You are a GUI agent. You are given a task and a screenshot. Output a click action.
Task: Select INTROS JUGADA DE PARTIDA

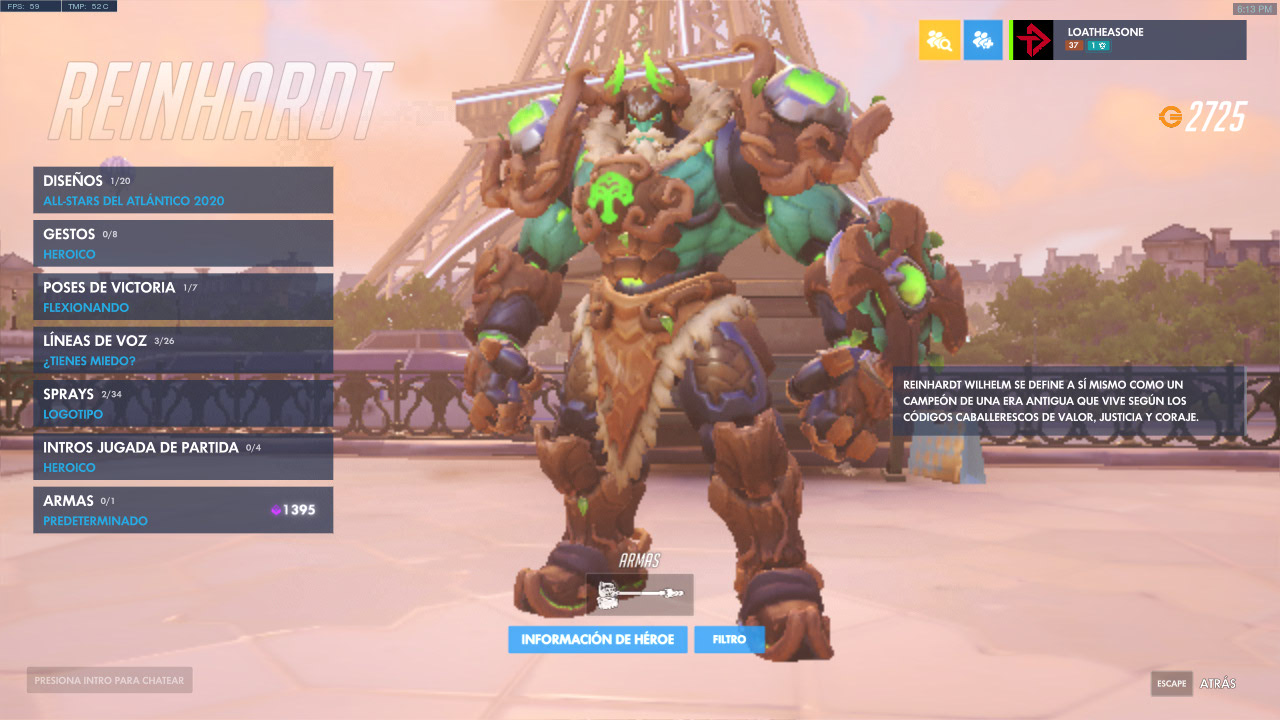tap(183, 456)
